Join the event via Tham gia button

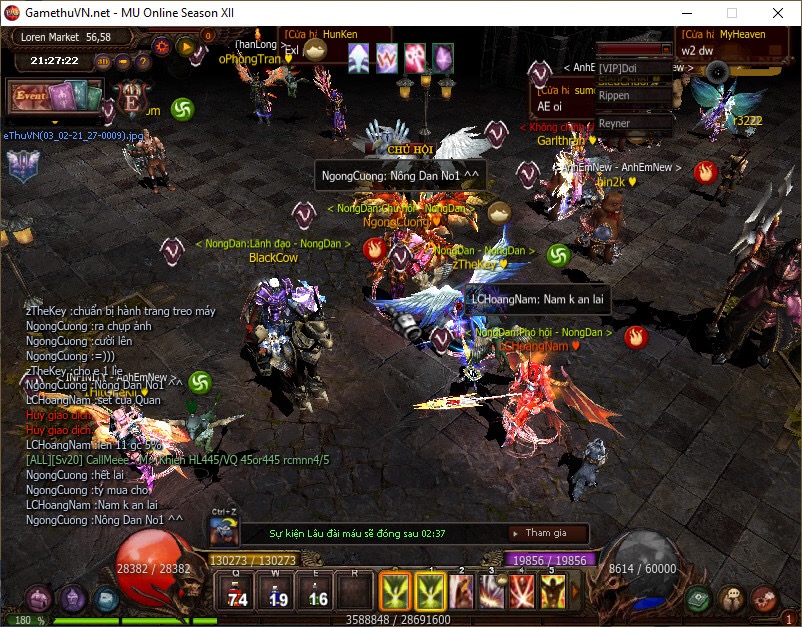[x=546, y=533]
